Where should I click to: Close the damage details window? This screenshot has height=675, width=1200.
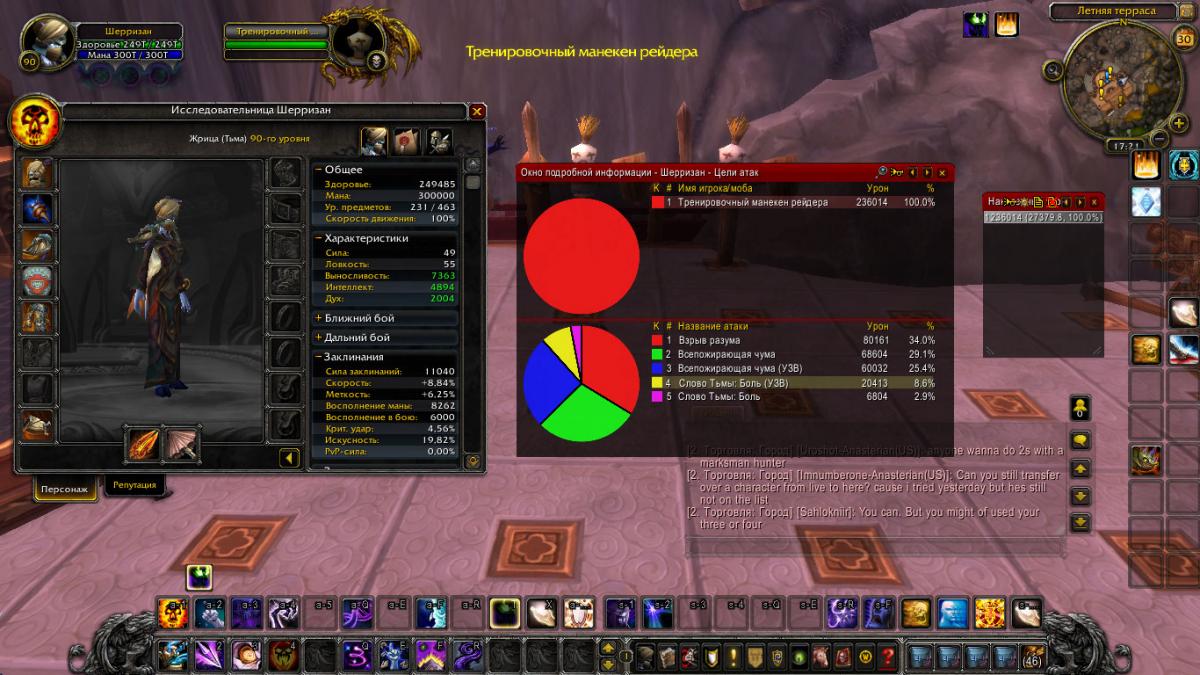pos(942,173)
